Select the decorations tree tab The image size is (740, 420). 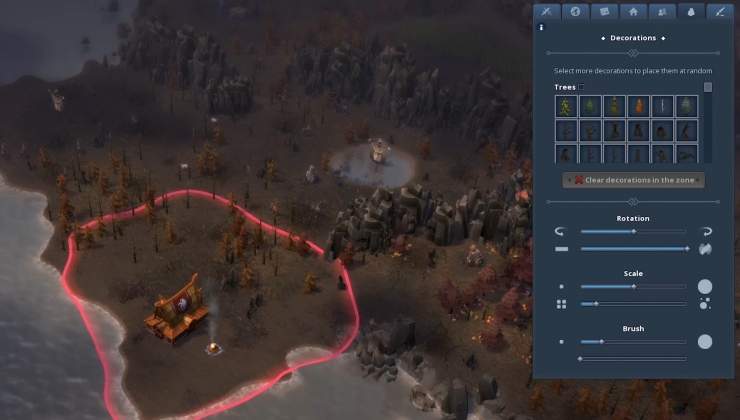click(x=690, y=12)
